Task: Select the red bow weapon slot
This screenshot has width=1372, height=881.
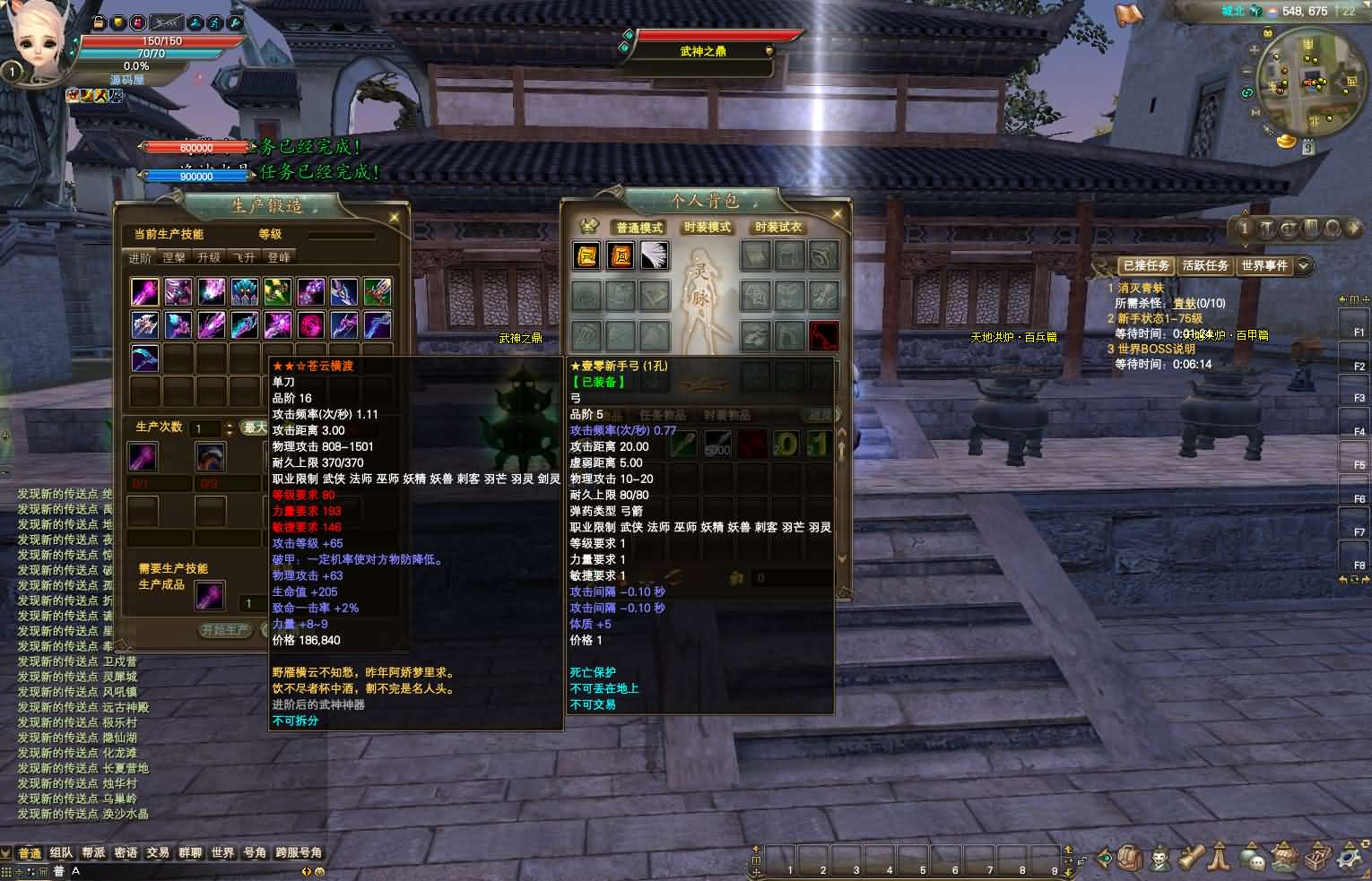Action: tap(824, 336)
